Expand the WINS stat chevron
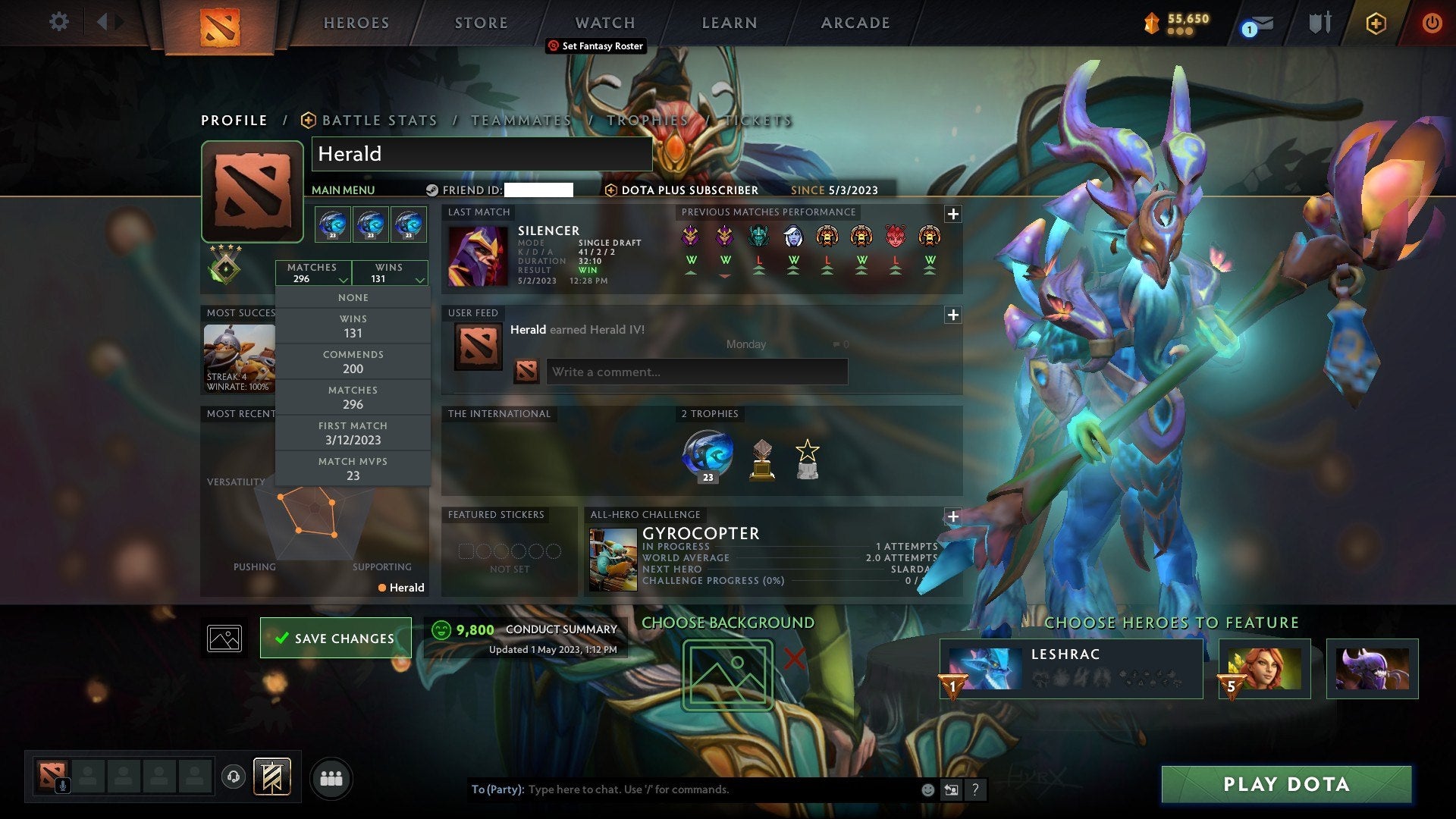Viewport: 1456px width, 819px height. pos(419,280)
